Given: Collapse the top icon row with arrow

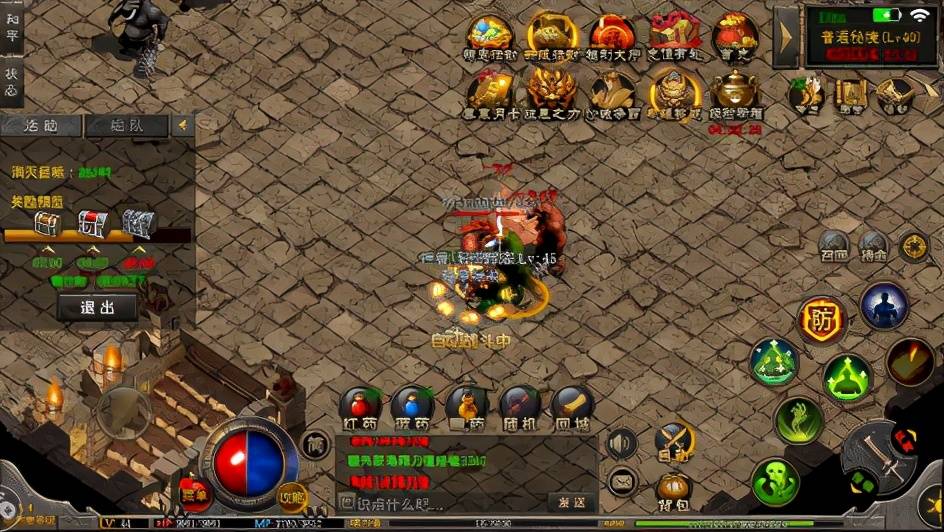Looking at the screenshot, I should tap(786, 37).
